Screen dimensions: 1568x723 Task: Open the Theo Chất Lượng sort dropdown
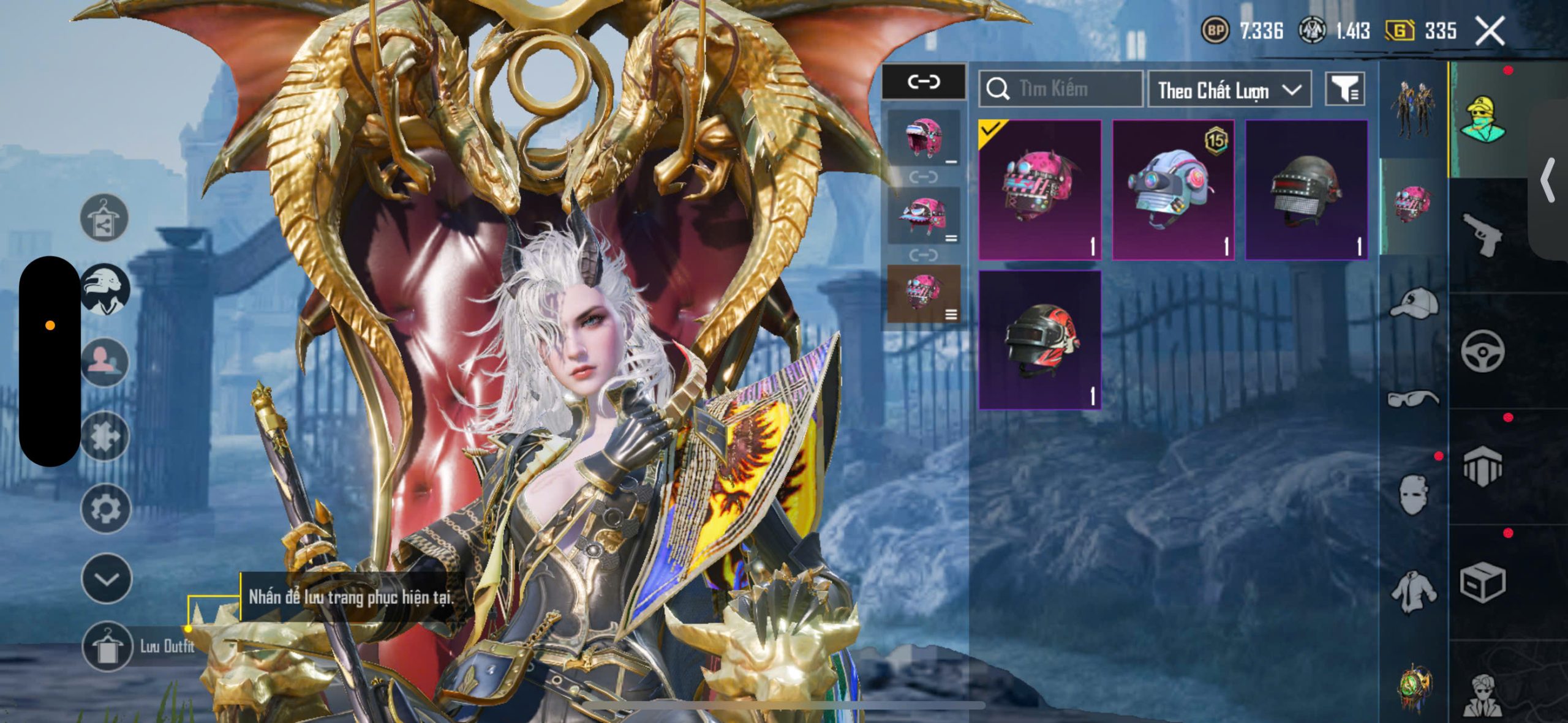coord(1229,91)
